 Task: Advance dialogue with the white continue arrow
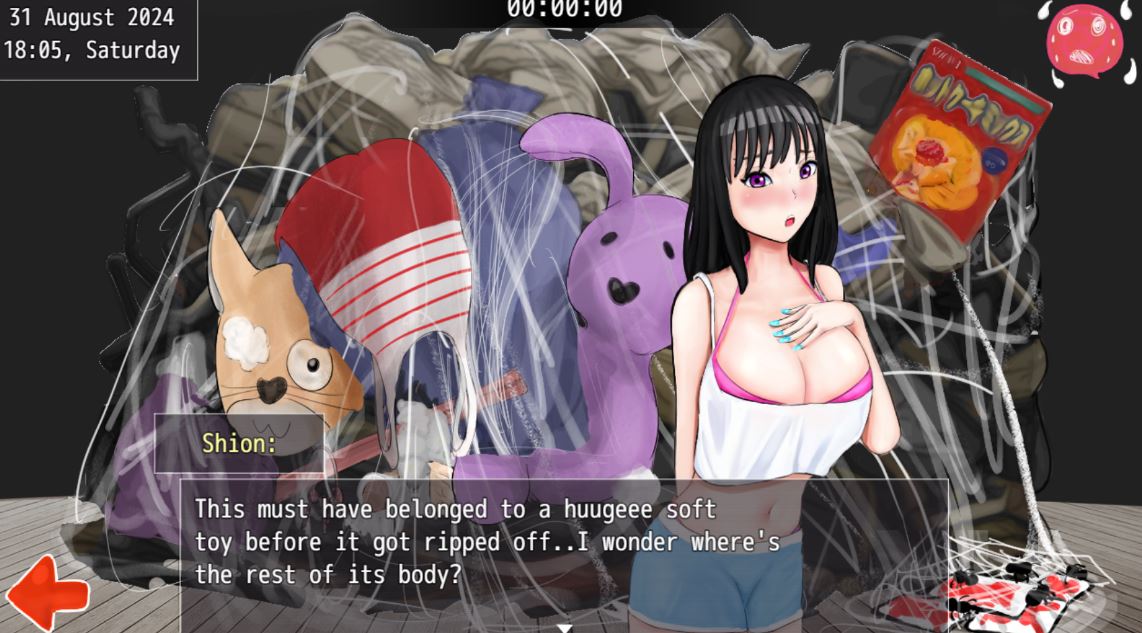click(564, 627)
